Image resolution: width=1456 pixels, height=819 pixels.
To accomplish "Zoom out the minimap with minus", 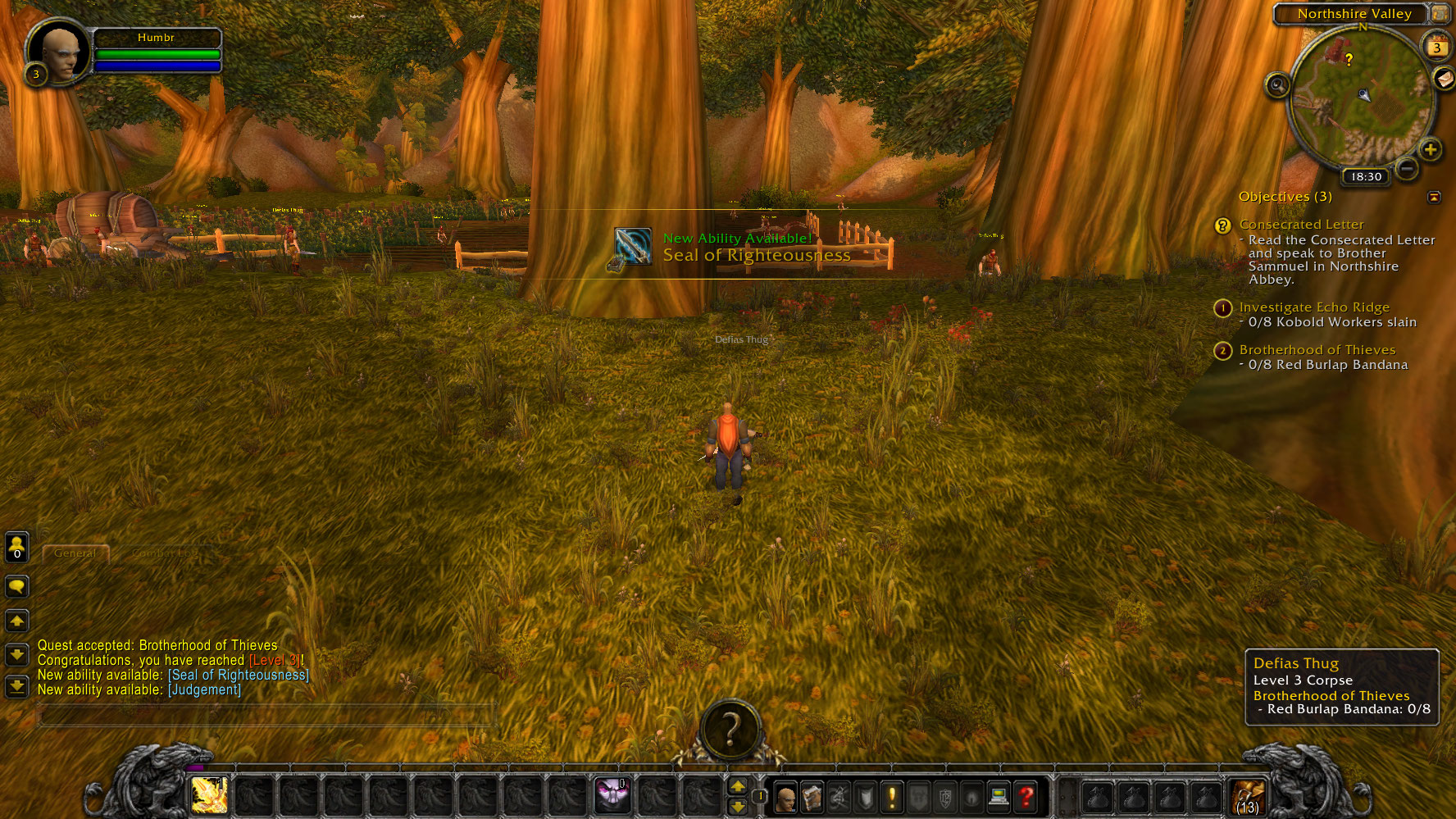I will tap(1407, 169).
